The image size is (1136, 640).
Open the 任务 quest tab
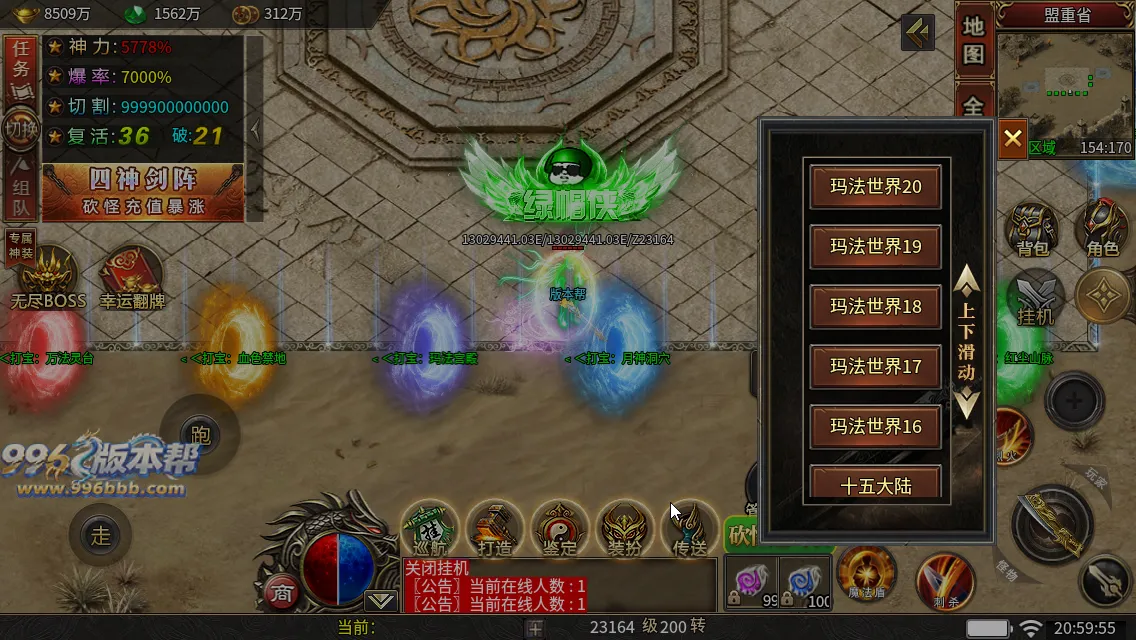[x=20, y=62]
